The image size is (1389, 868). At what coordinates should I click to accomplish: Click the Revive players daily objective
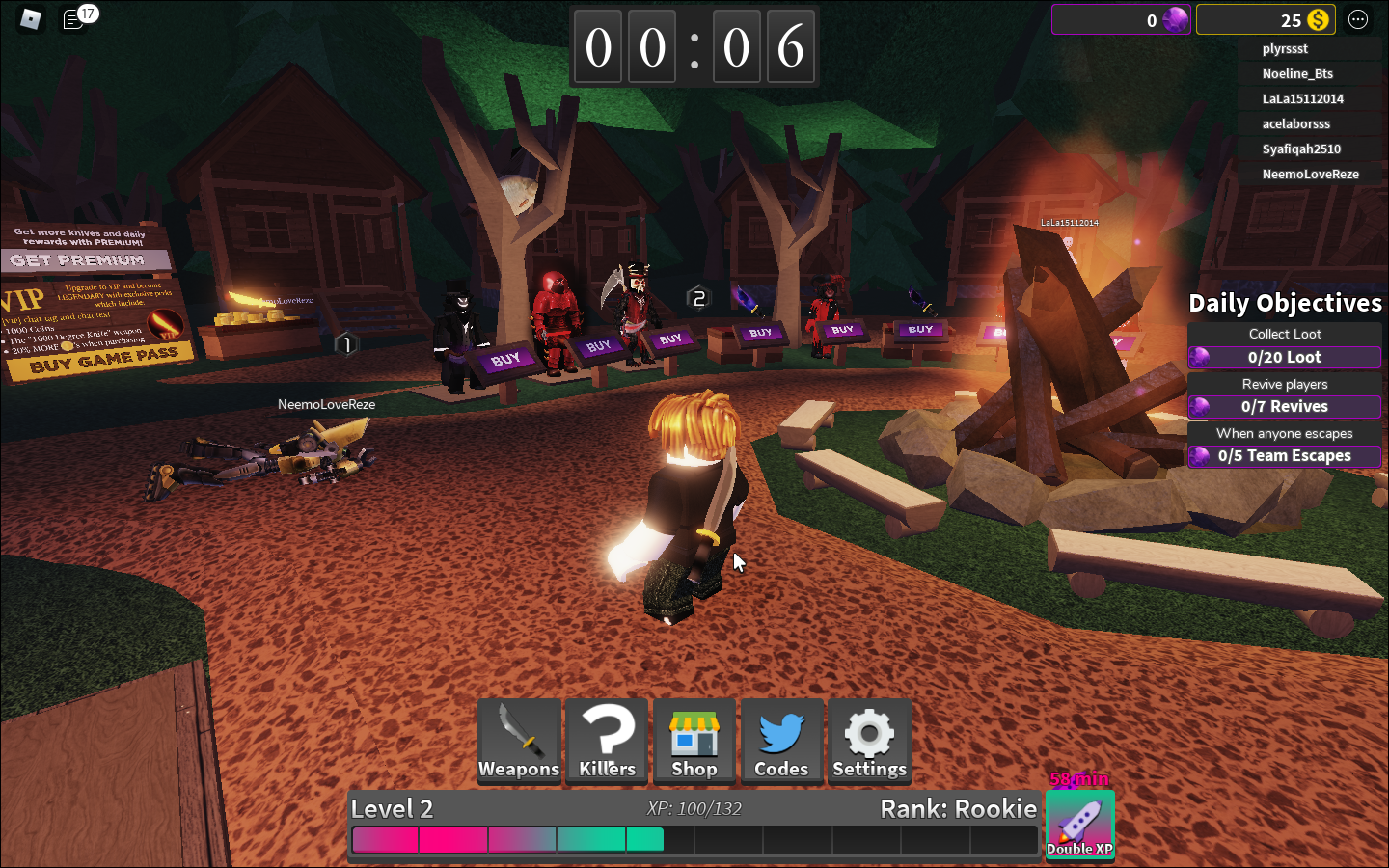click(1285, 396)
